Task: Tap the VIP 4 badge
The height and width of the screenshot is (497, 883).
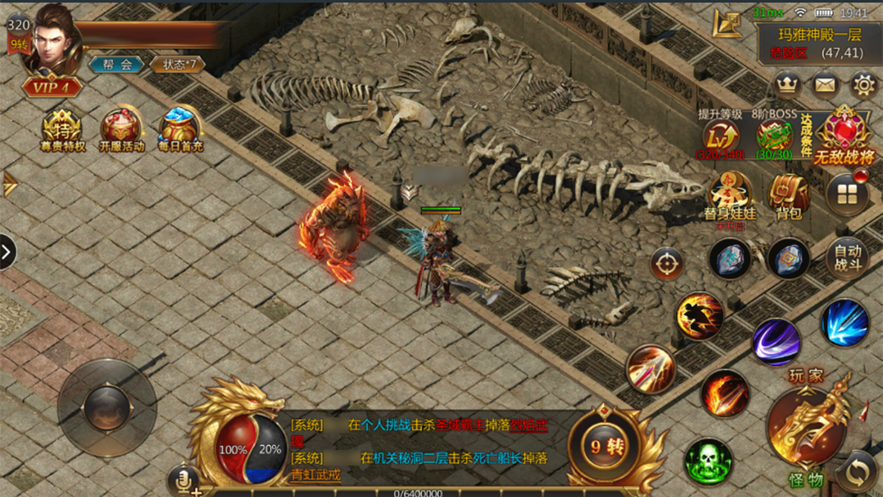Action: (52, 88)
